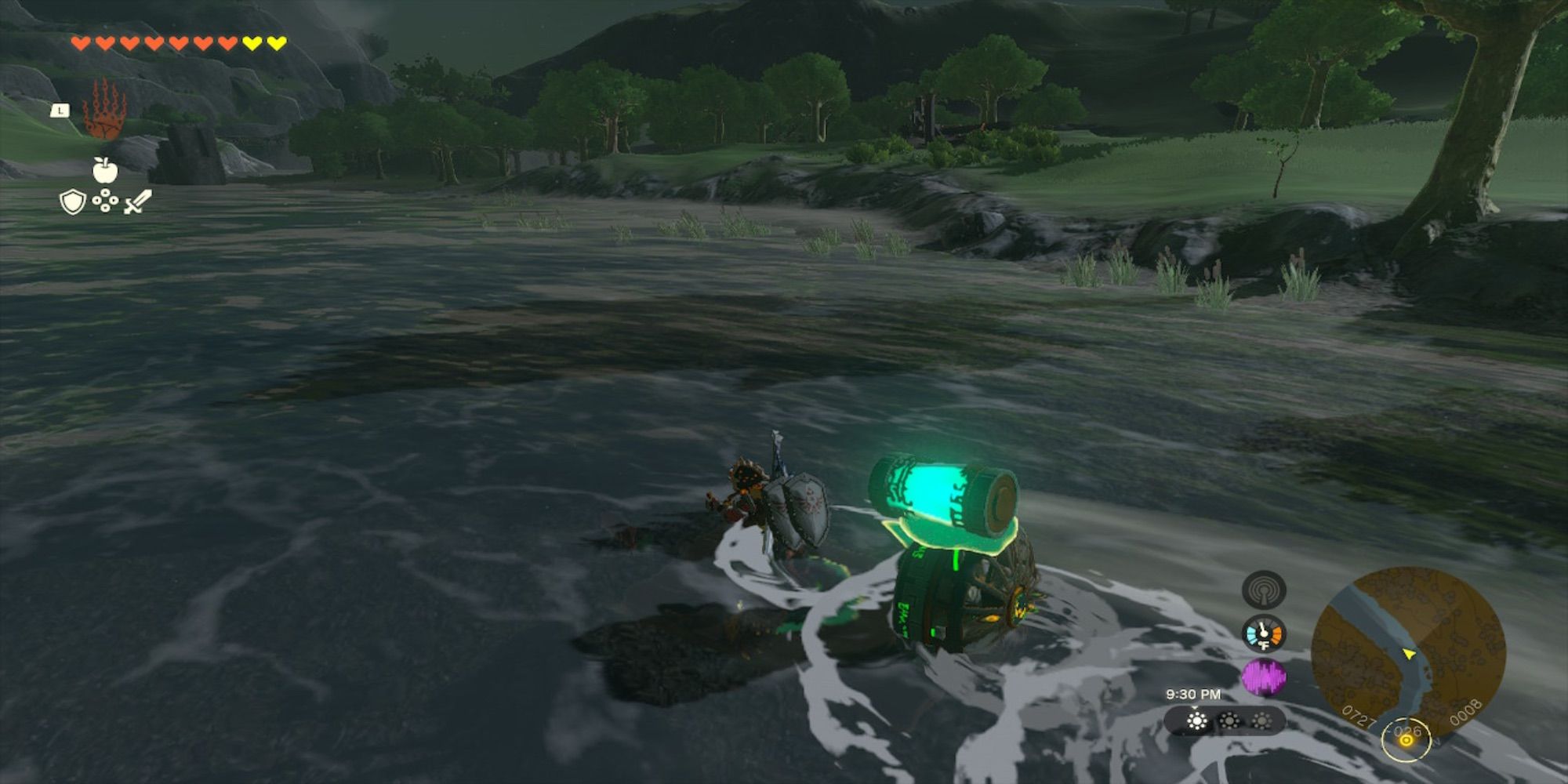
Task: Click the 9:30 PM time display
Action: point(1194,694)
